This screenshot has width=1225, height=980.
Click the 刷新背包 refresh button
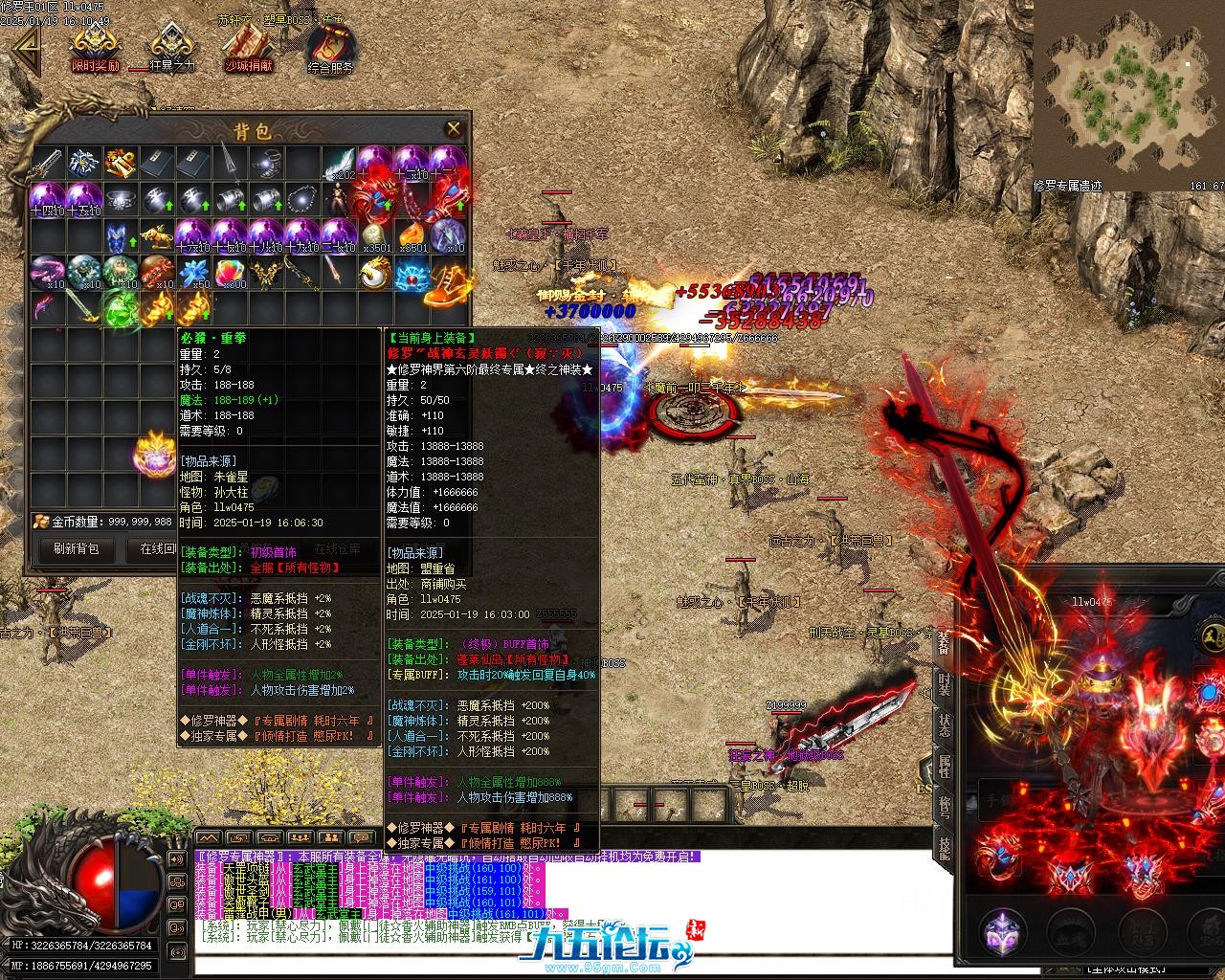click(x=76, y=549)
